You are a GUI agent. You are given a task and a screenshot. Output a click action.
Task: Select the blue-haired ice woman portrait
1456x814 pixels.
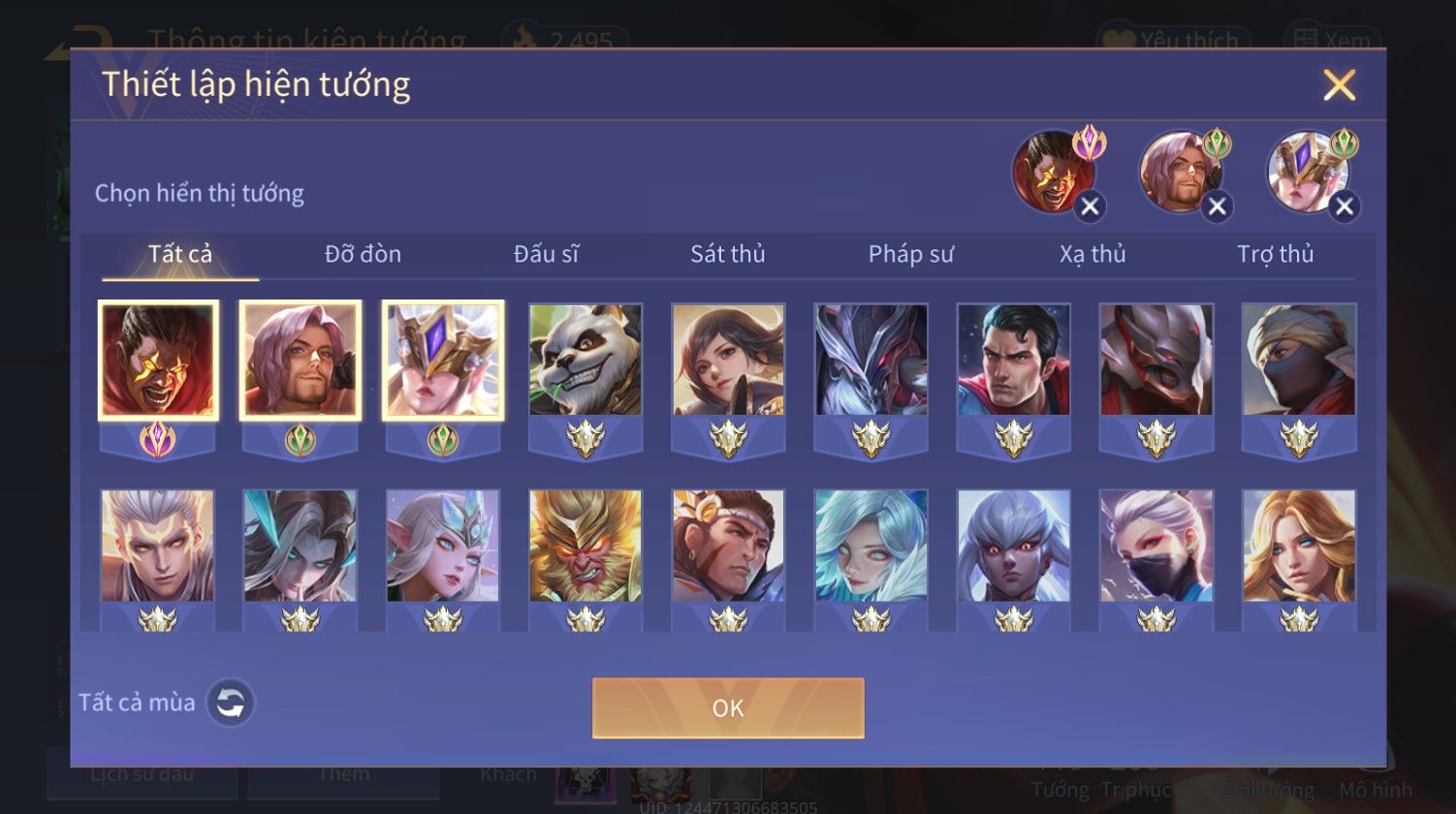[x=870, y=546]
